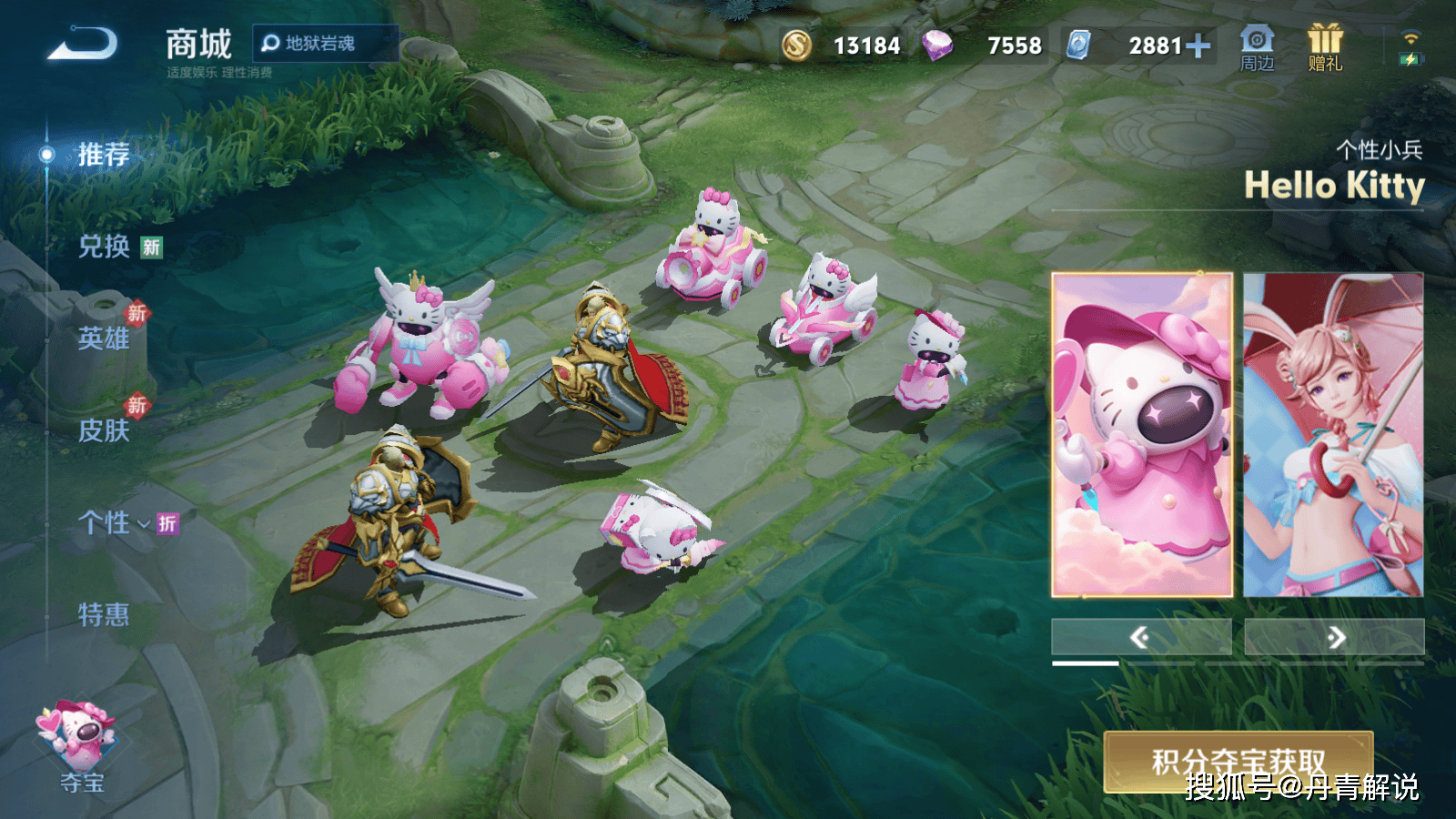Select the 英雄 heroes tab
This screenshot has width=1456, height=819.
click(104, 339)
